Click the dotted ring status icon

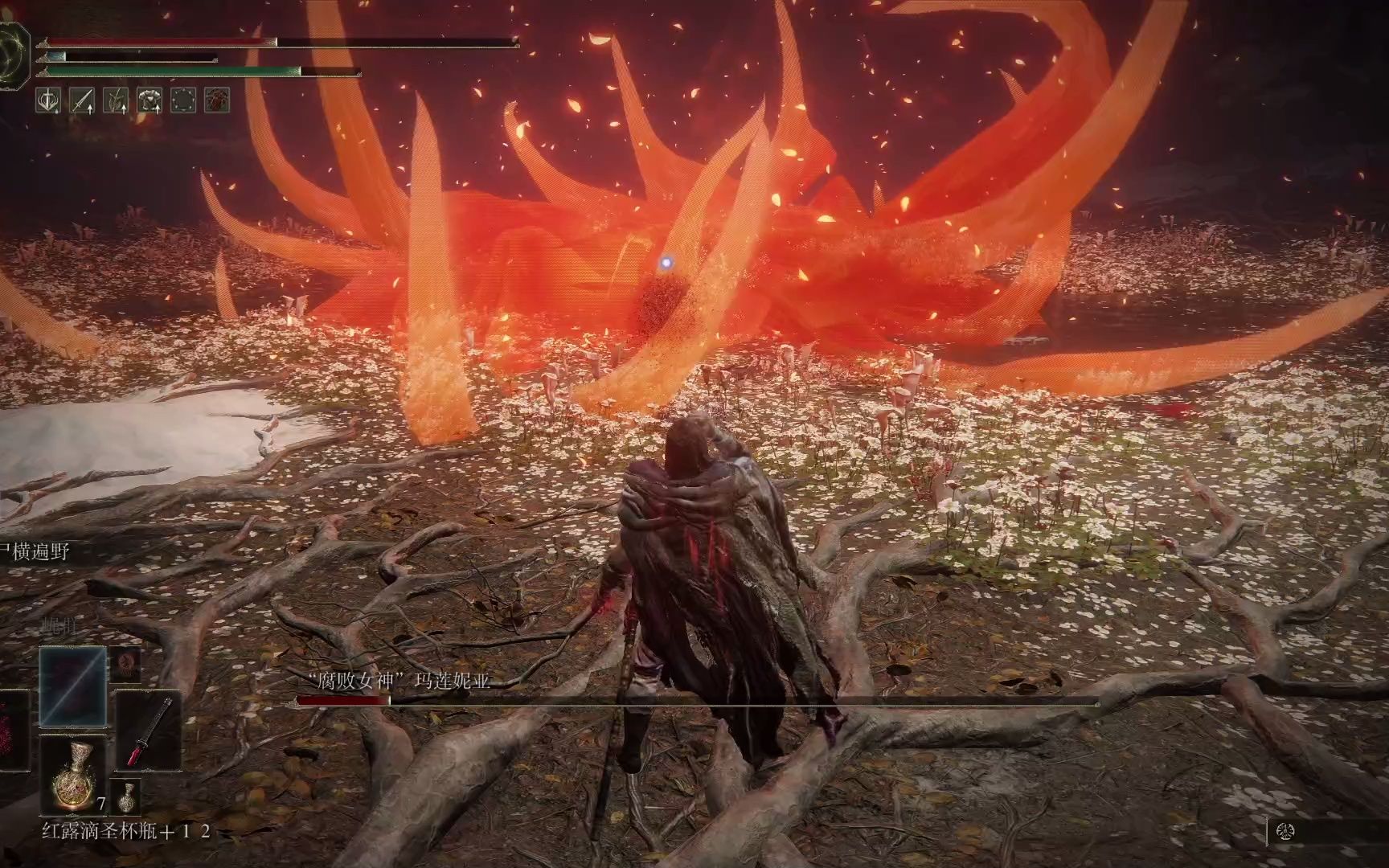tap(184, 100)
